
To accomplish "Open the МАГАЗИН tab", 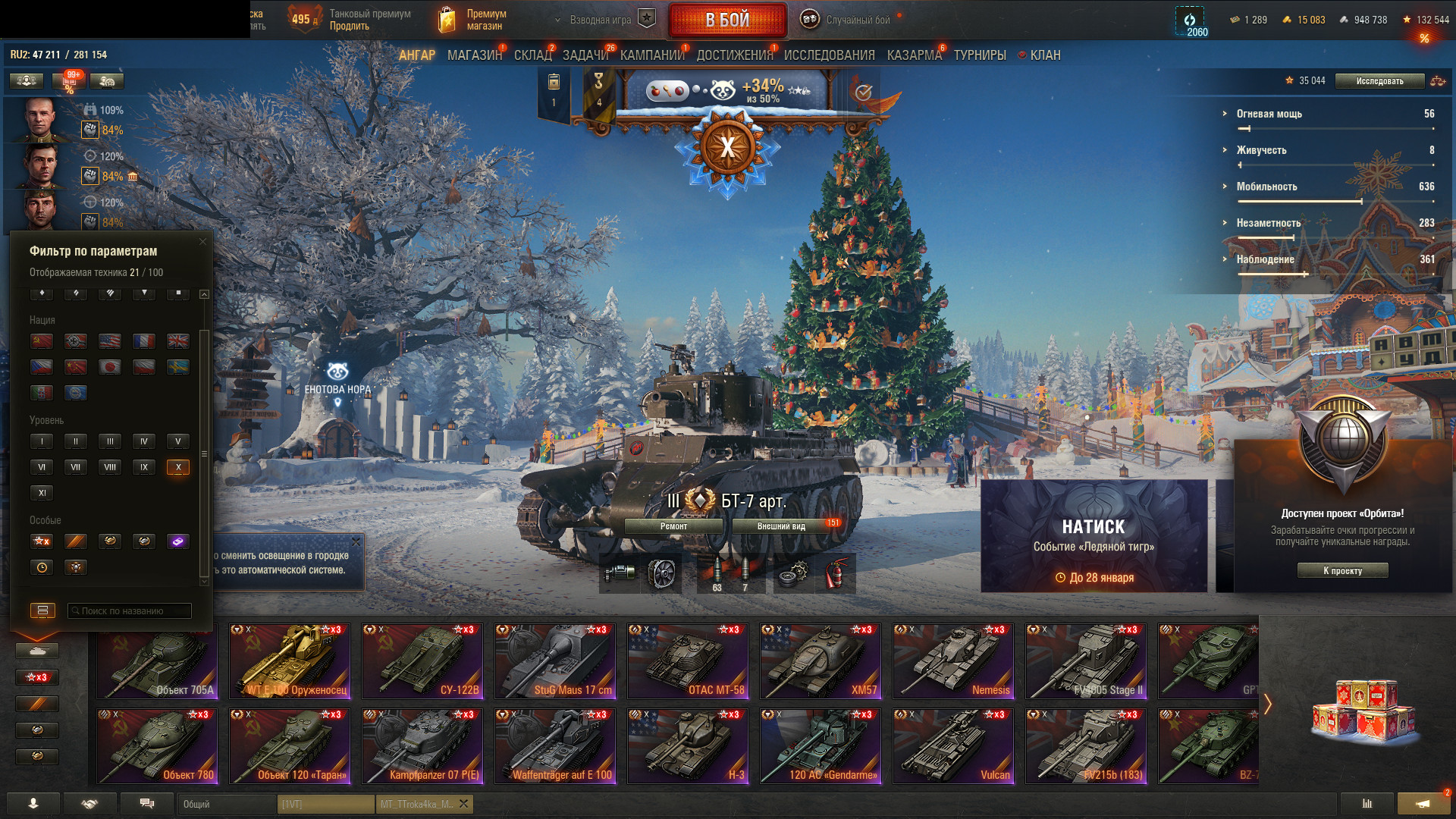I will 474,55.
